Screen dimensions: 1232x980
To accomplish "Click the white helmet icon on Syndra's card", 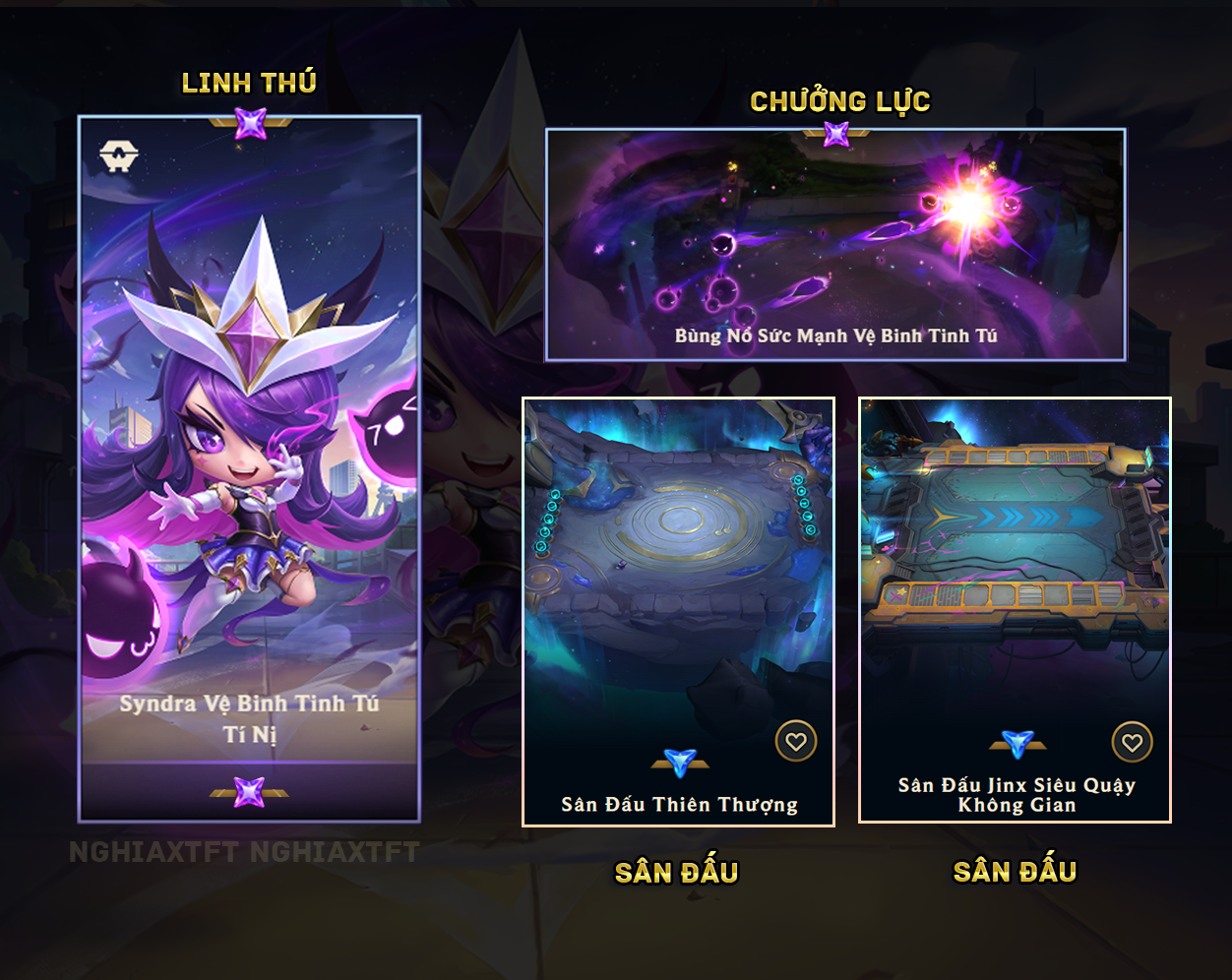I will click(x=119, y=155).
